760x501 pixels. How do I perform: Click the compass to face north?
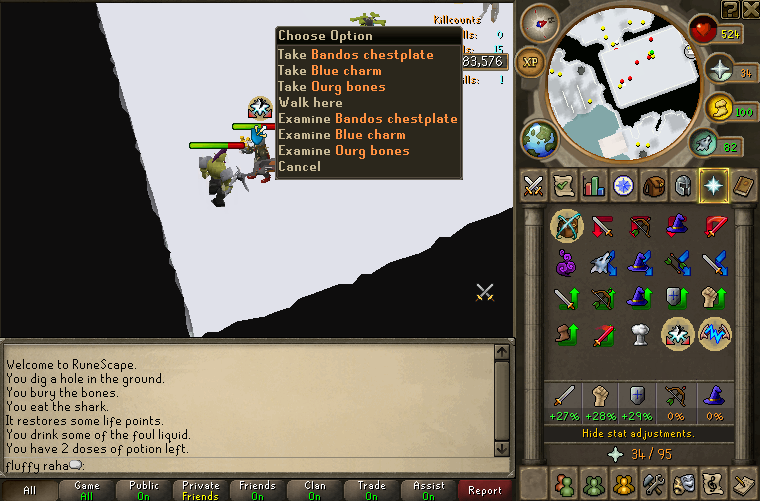tap(546, 19)
